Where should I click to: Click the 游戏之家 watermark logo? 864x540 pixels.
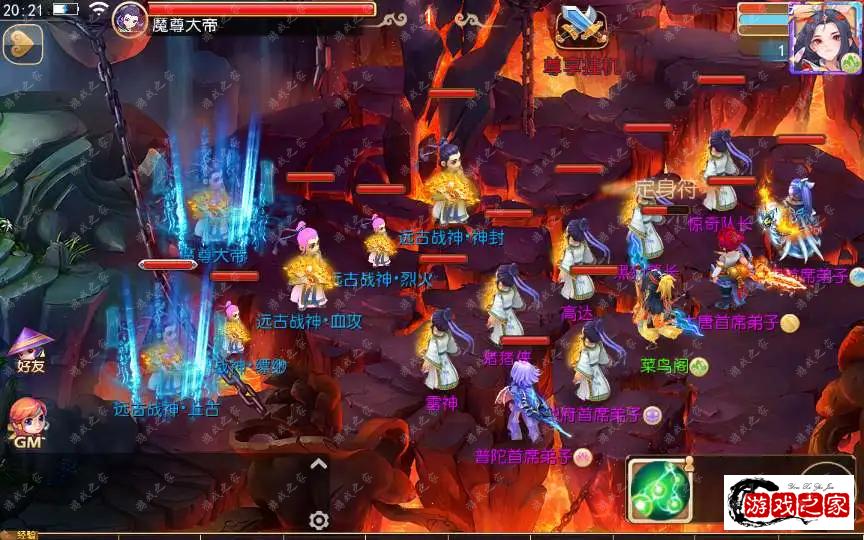click(x=788, y=502)
